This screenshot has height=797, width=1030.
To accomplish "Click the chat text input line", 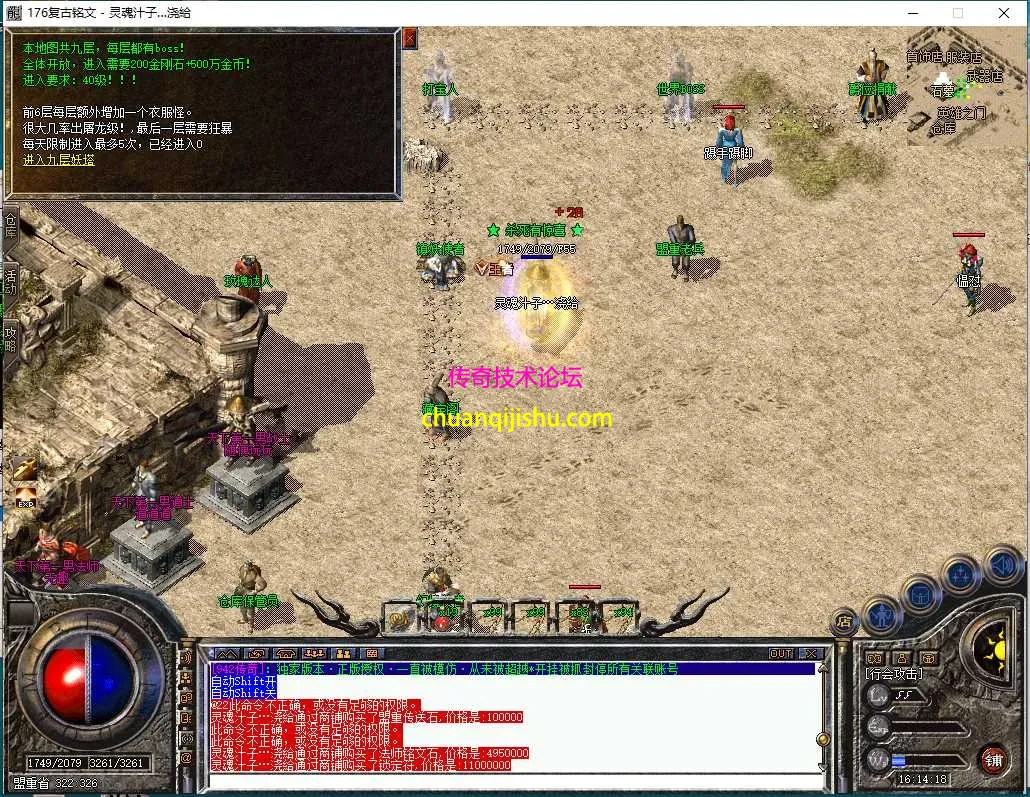I will 510,779.
